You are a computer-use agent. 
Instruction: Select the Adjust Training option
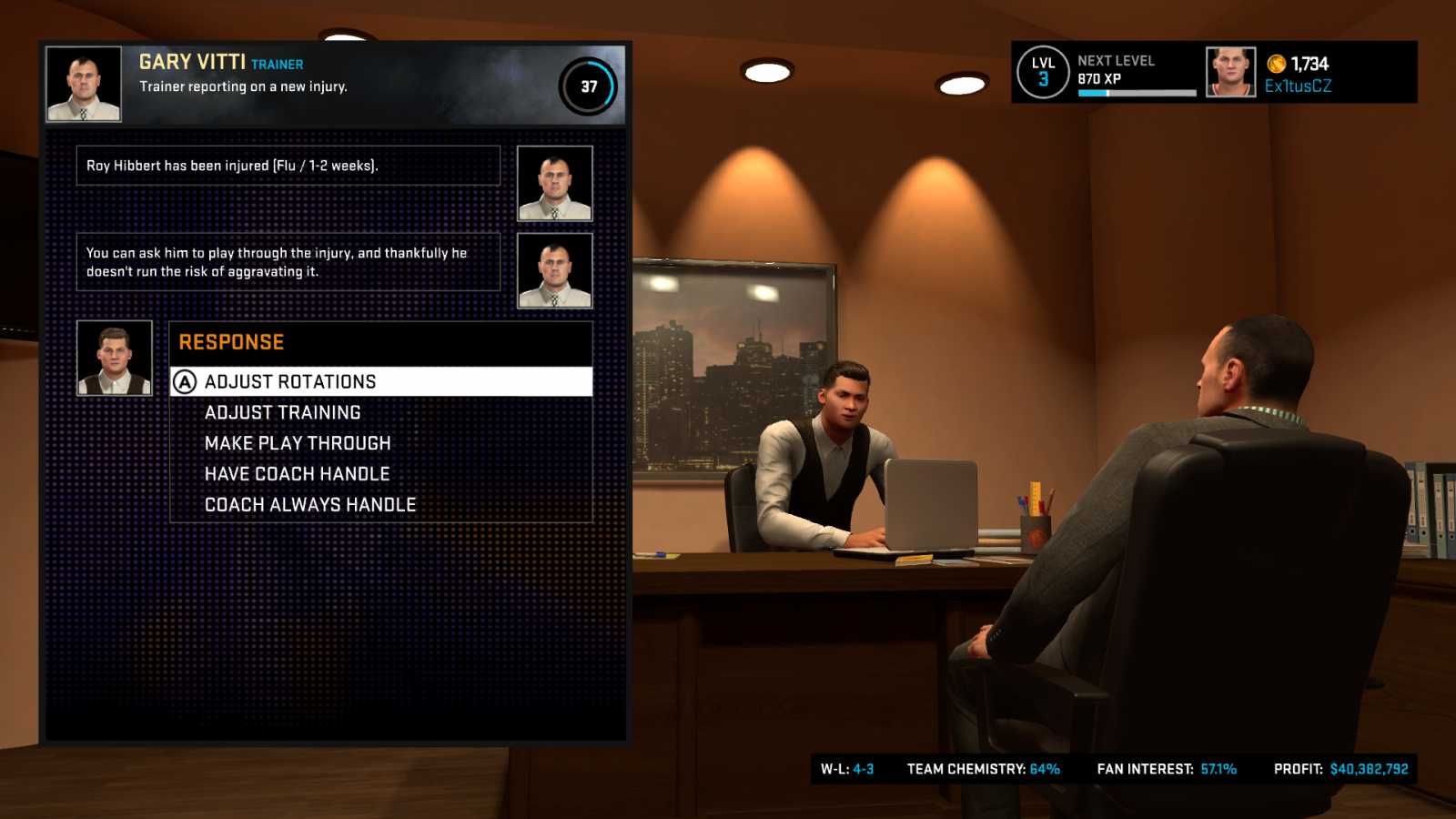point(282,411)
